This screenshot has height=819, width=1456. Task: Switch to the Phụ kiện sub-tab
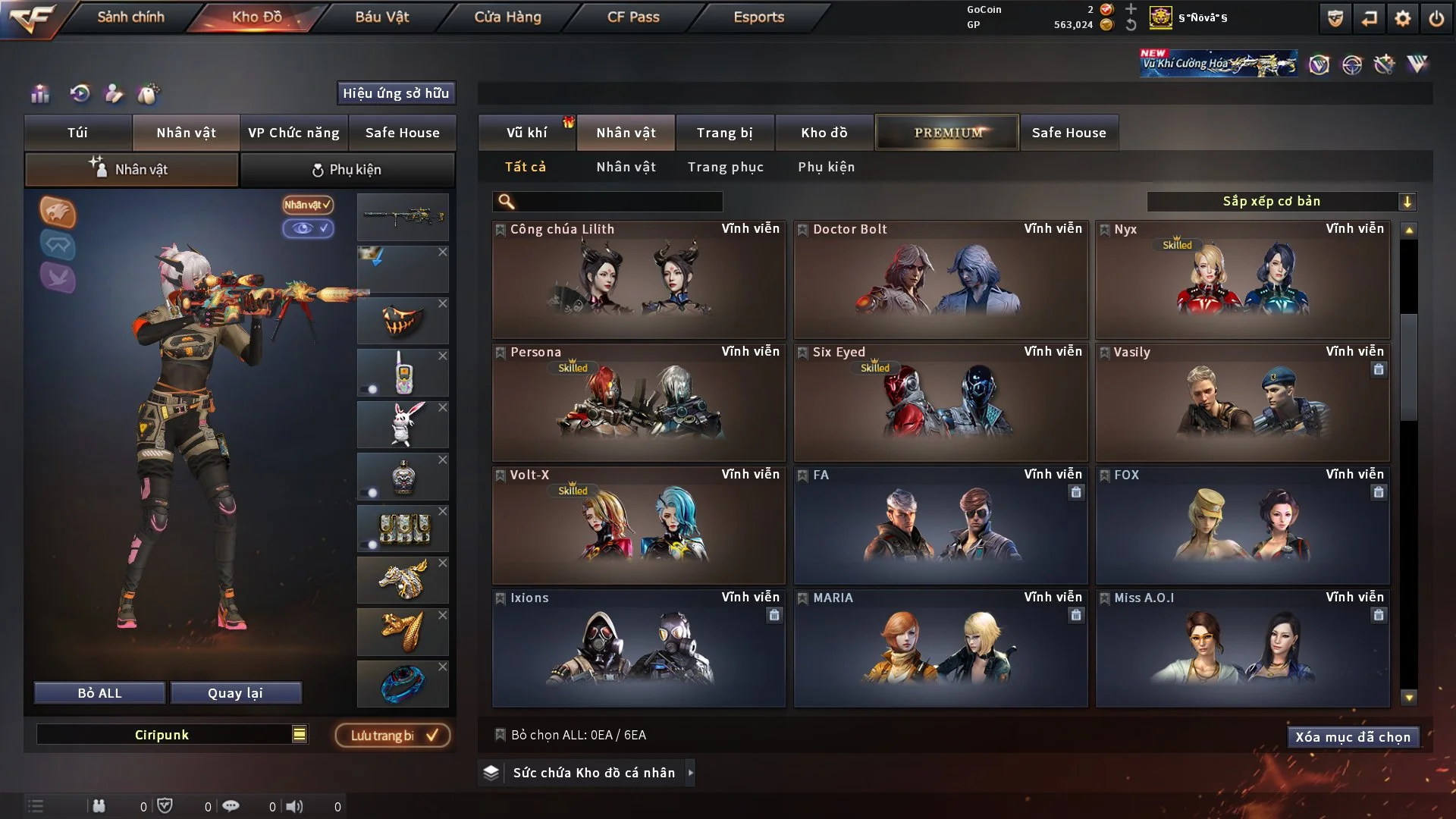(x=347, y=170)
